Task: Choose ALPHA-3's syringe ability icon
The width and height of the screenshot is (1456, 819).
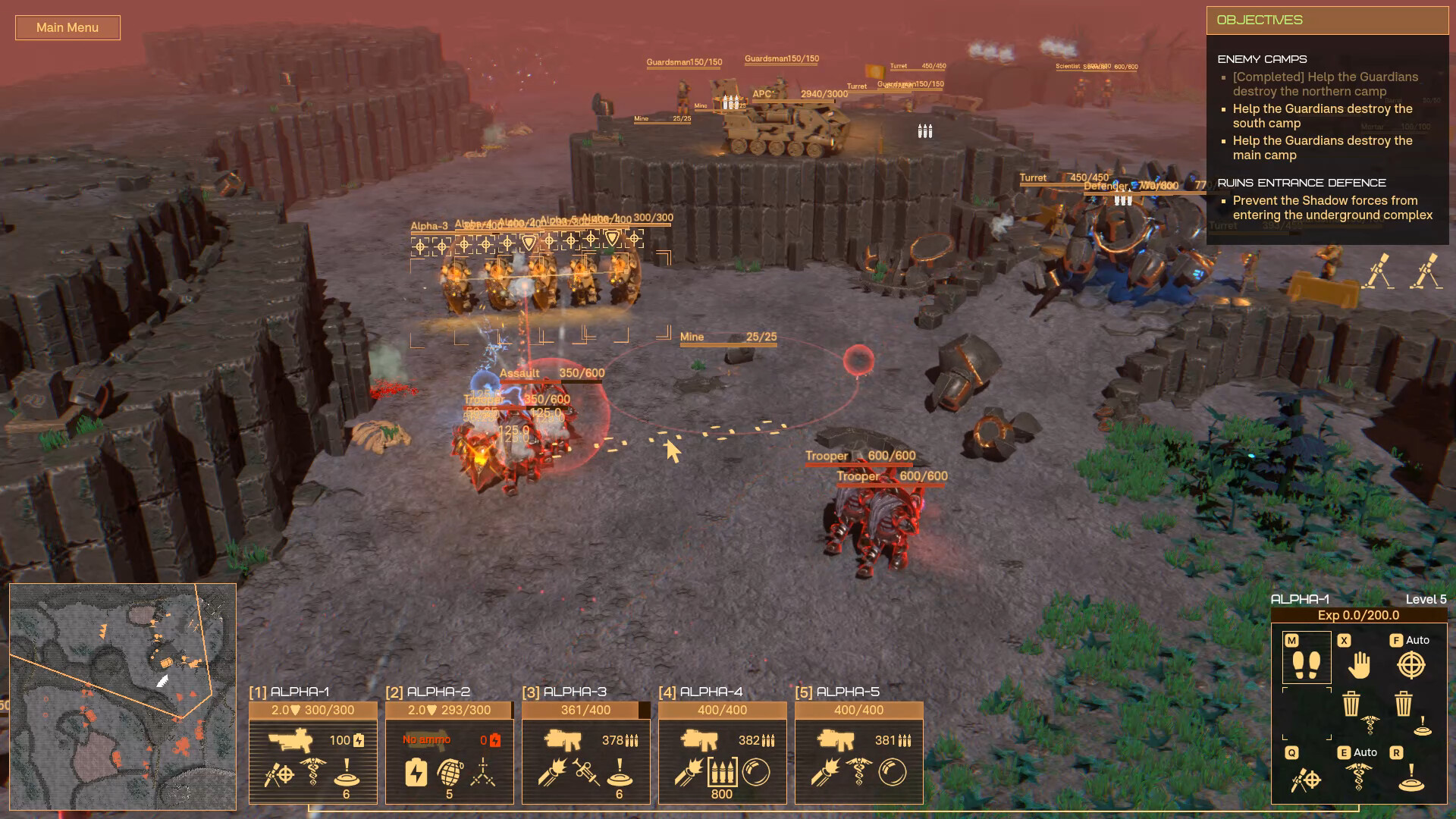Action: coord(585,771)
